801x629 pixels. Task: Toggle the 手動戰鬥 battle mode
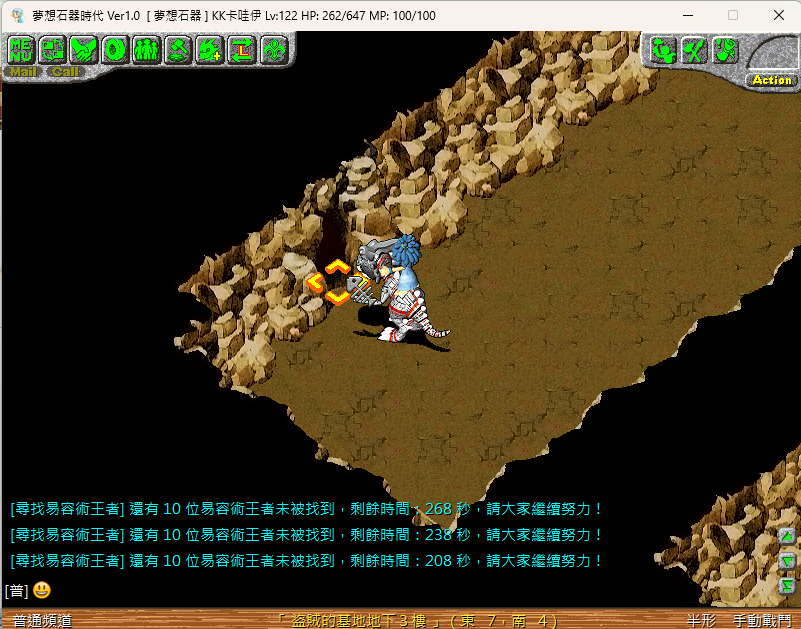(762, 620)
